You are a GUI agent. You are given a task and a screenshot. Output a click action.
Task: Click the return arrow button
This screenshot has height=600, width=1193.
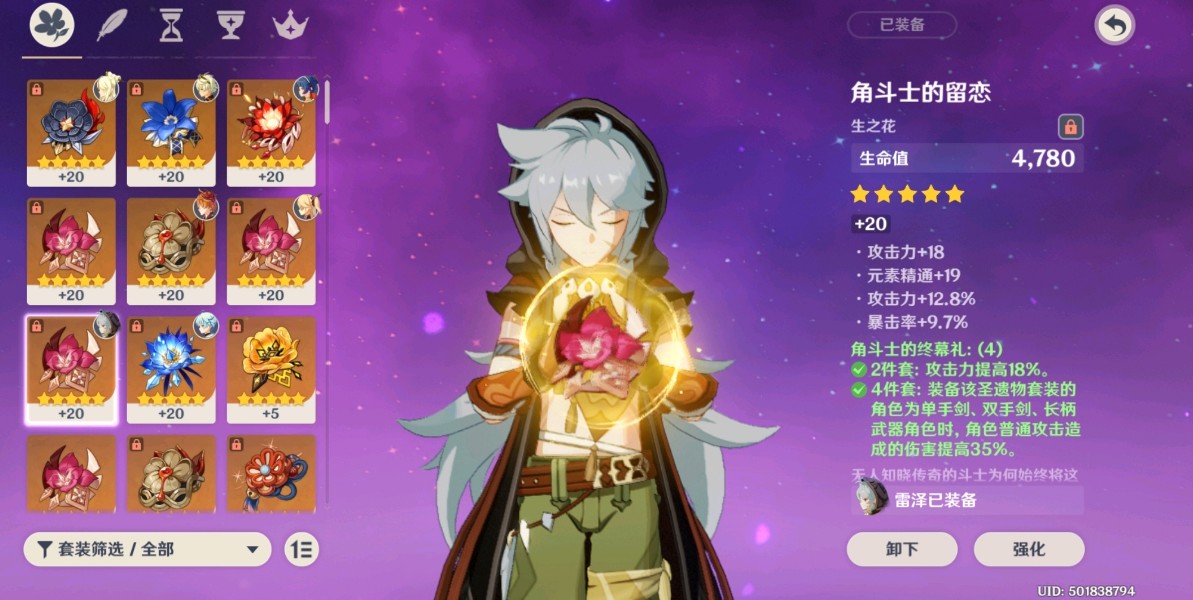(x=1114, y=26)
